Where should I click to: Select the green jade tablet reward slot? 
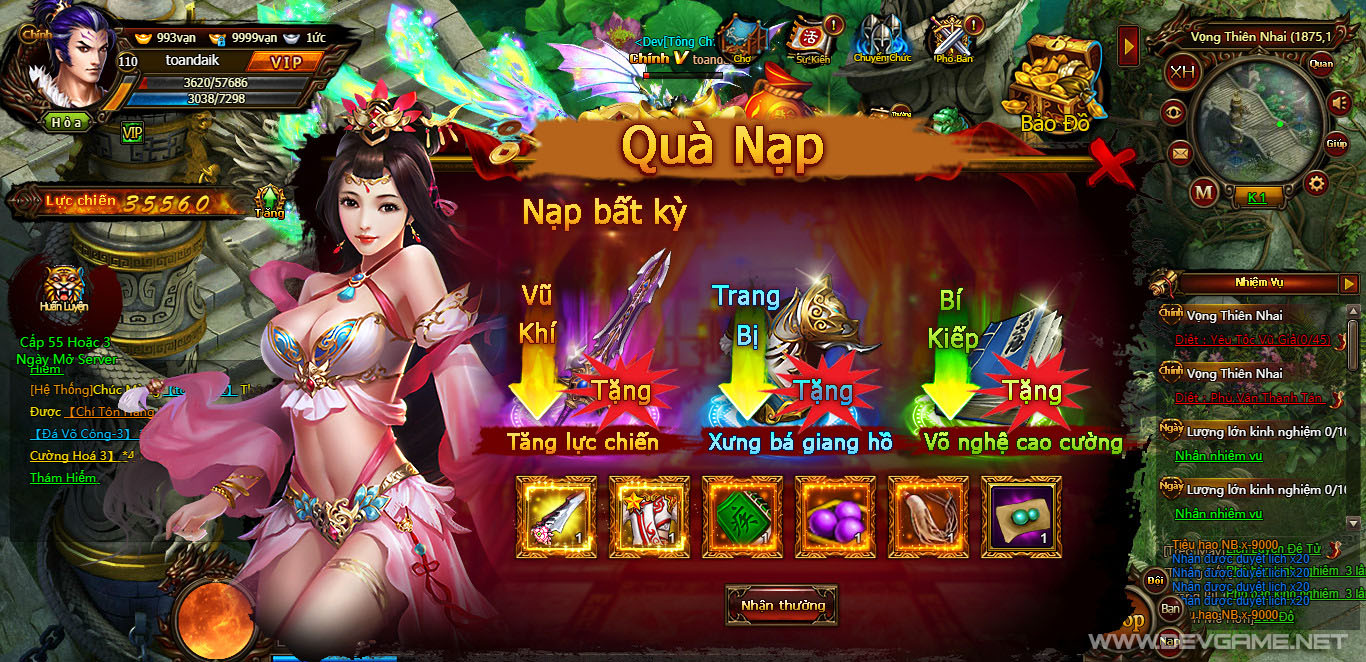coord(742,516)
